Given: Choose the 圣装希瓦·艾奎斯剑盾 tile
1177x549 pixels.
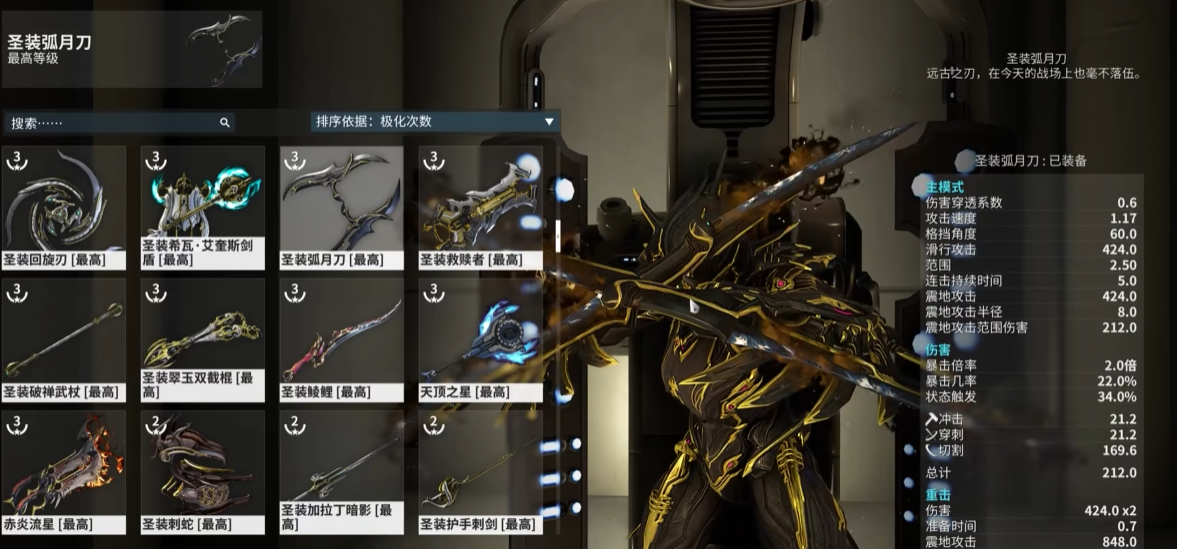Looking at the screenshot, I should pyautogui.click(x=203, y=207).
